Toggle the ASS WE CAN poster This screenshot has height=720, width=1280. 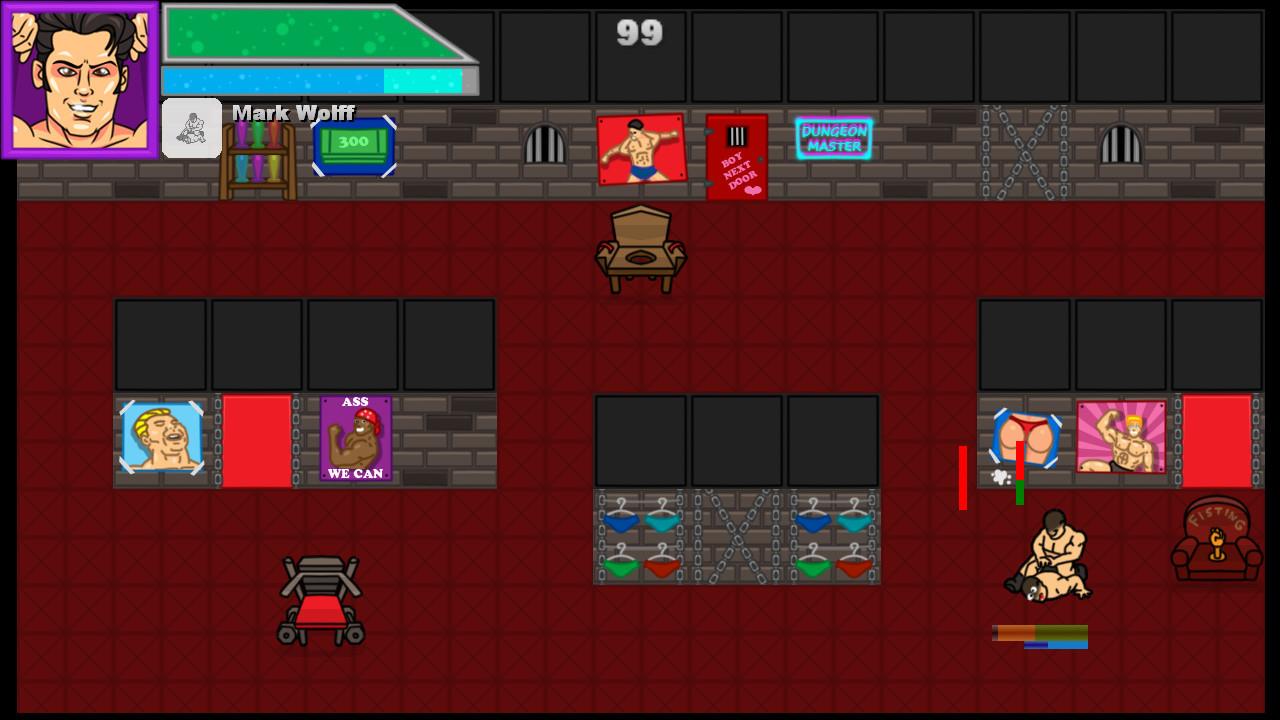[x=355, y=438]
